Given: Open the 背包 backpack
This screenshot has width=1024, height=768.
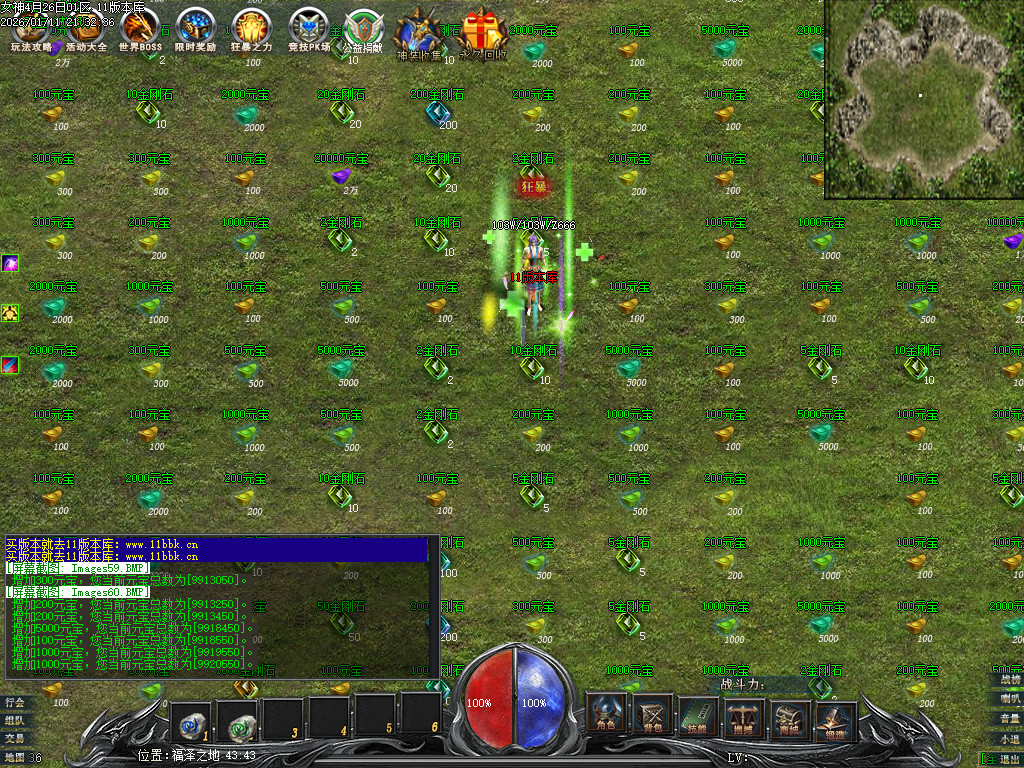Looking at the screenshot, I should click(x=652, y=713).
